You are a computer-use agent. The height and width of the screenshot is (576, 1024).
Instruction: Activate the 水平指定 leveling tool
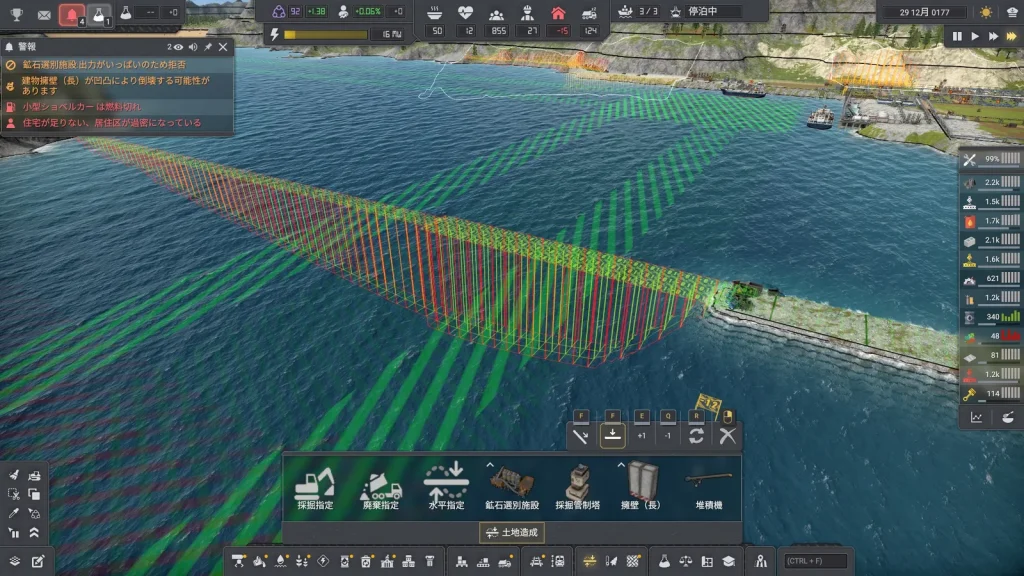coord(446,487)
